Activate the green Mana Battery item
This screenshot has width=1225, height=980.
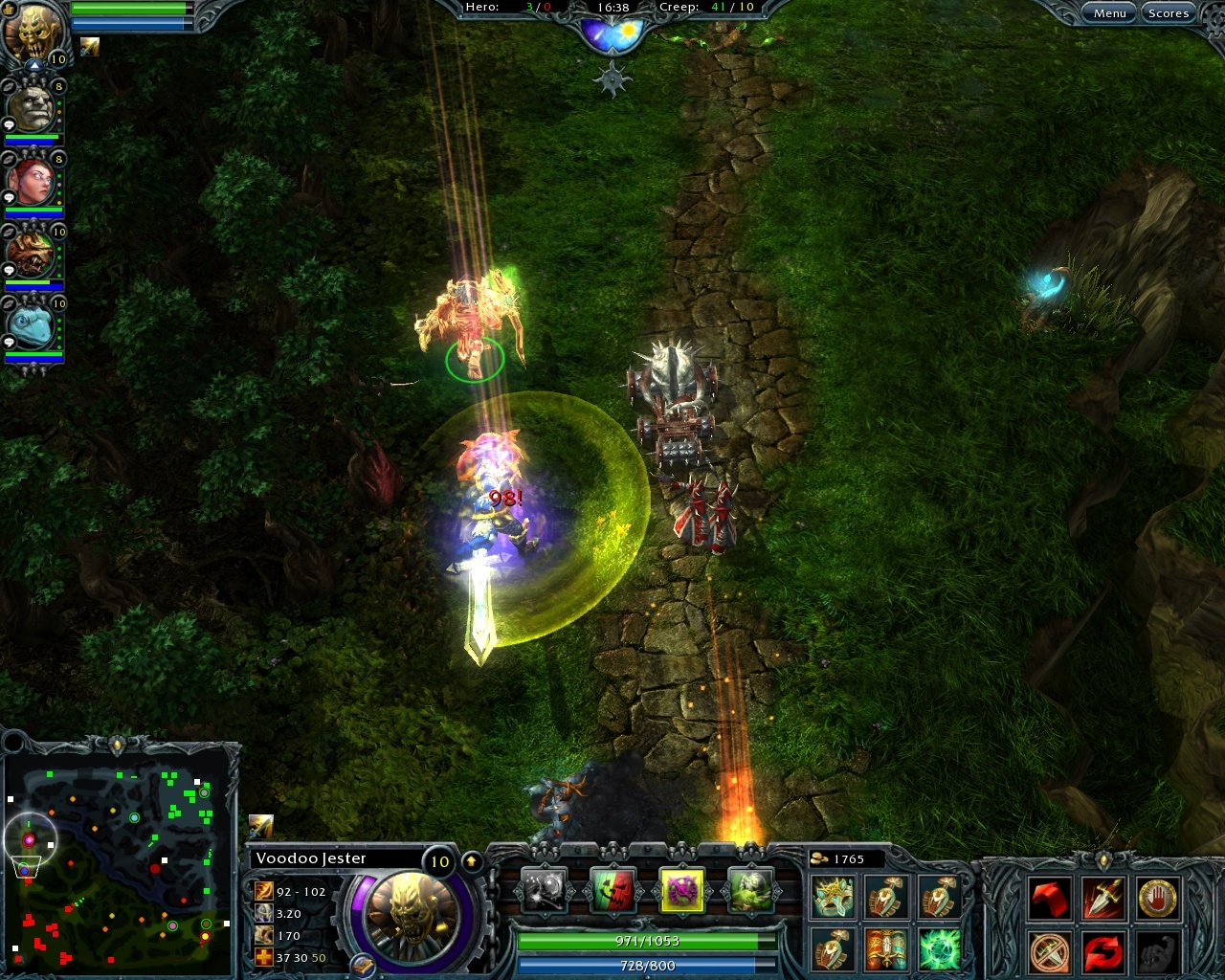[942, 949]
